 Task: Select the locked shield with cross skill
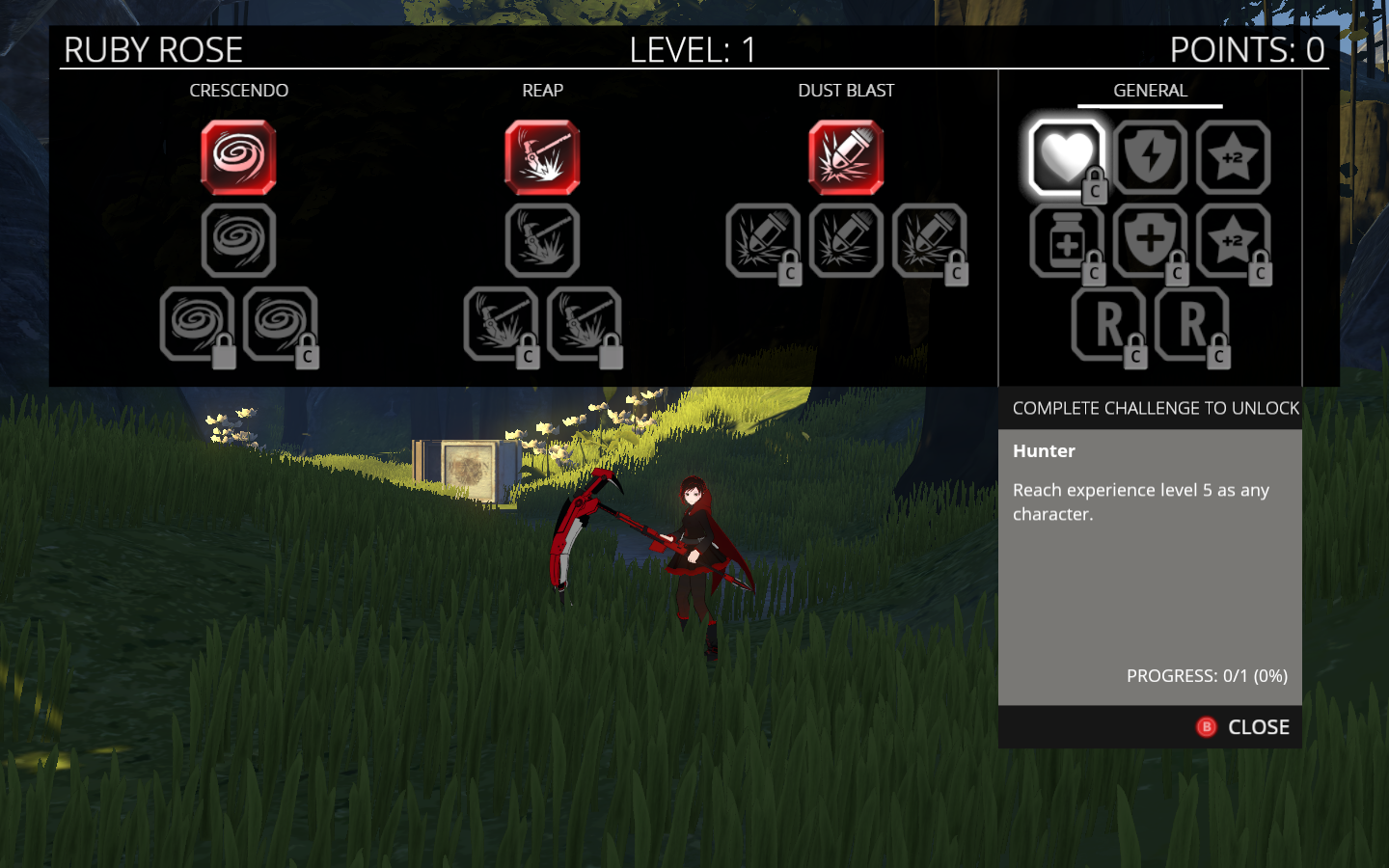tap(1150, 241)
